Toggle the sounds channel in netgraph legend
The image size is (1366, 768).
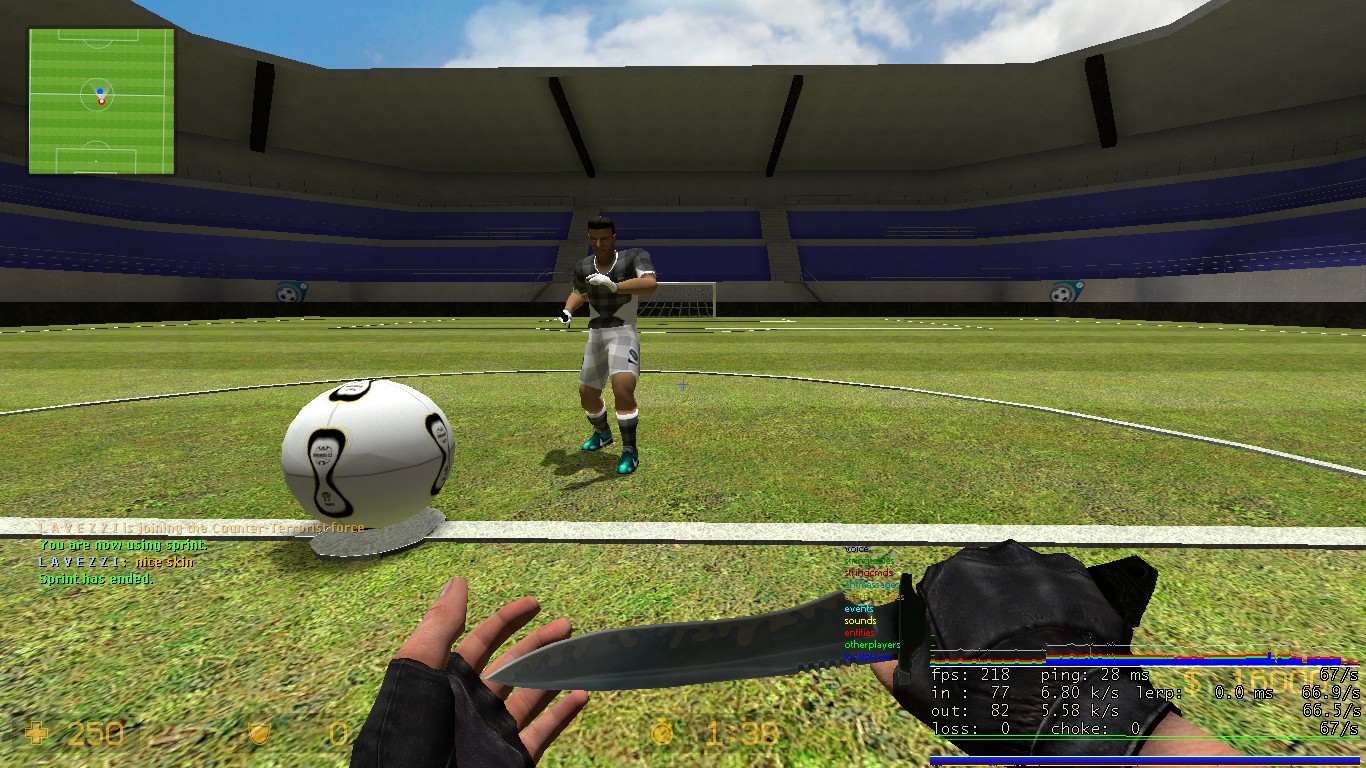[860, 621]
